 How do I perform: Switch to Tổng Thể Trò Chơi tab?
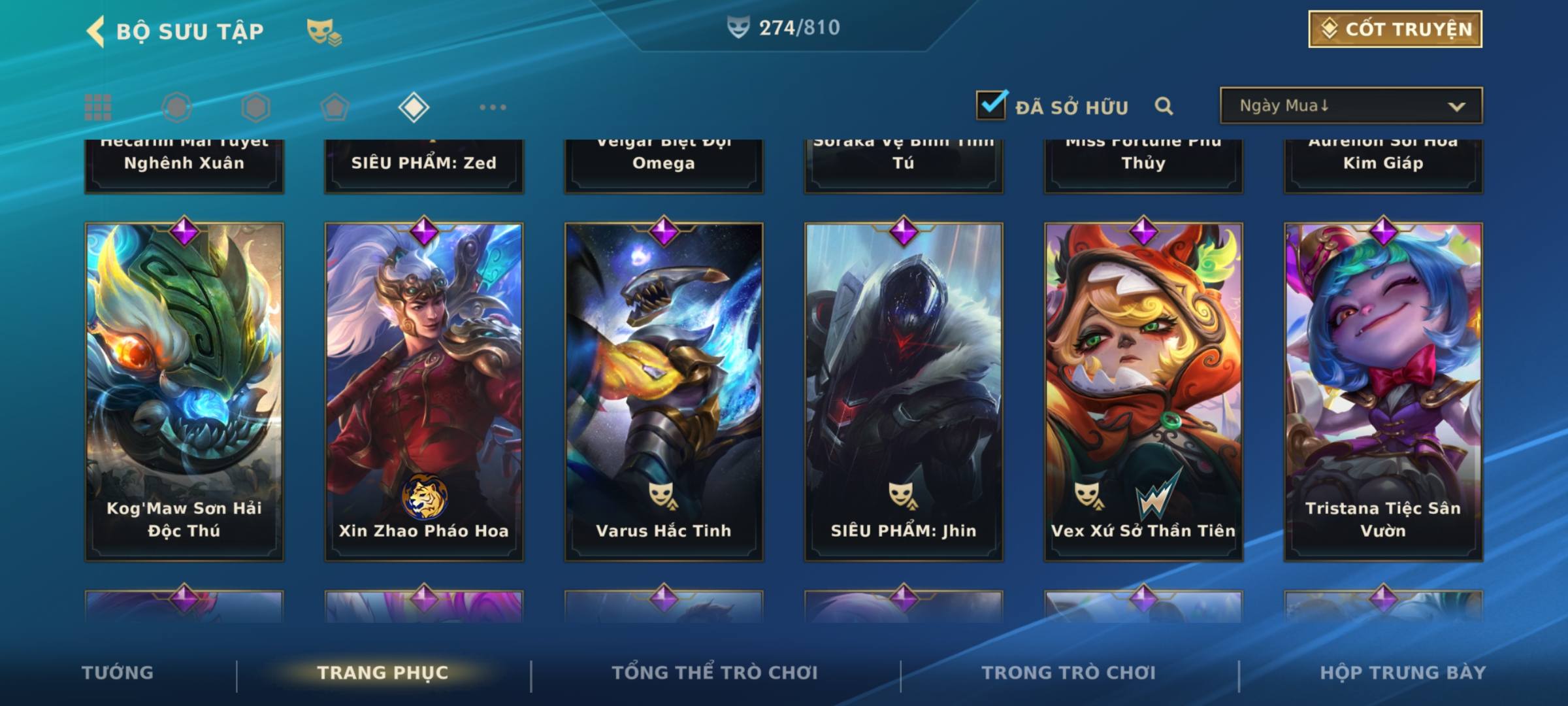[715, 673]
